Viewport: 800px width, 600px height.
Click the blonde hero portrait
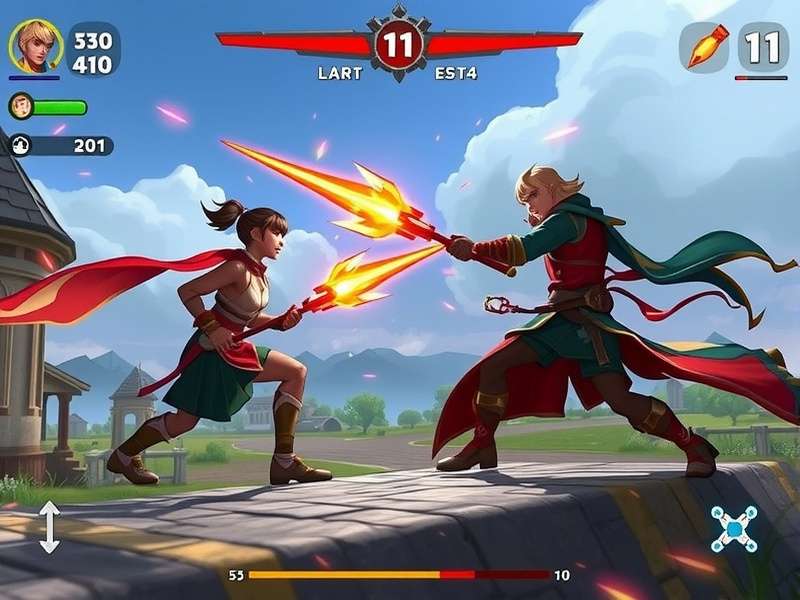(x=35, y=46)
